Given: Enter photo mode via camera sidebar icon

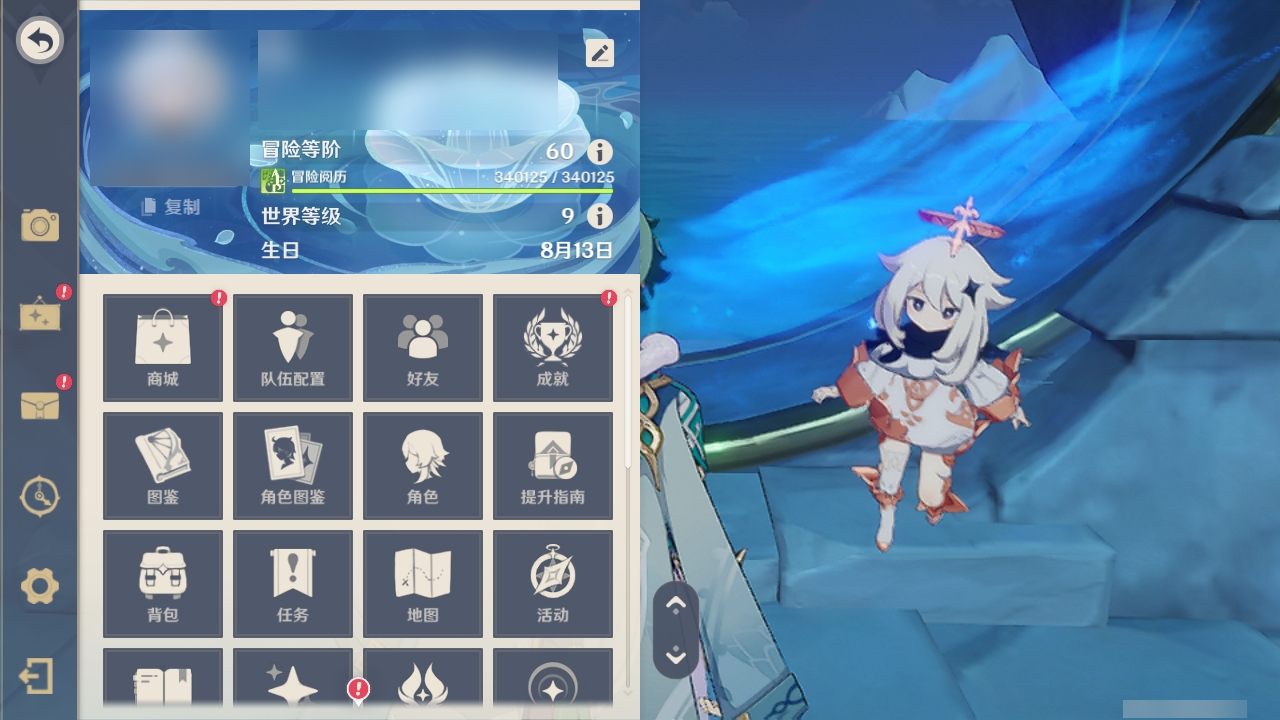Looking at the screenshot, I should coord(40,226).
